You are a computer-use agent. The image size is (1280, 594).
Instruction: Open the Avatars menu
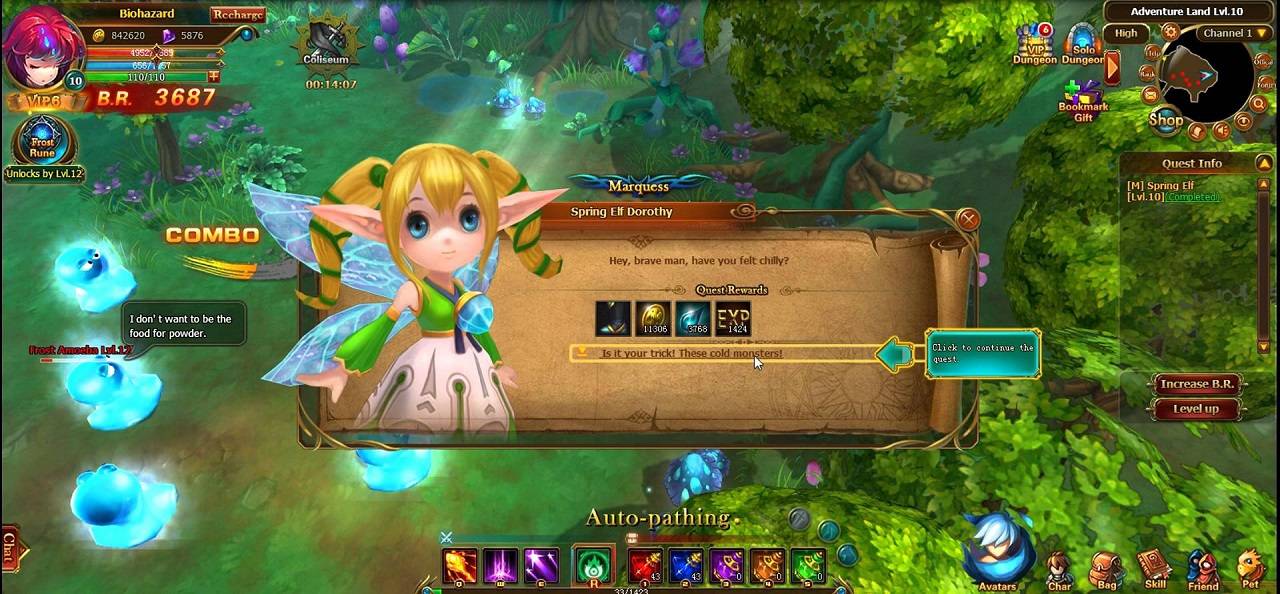(997, 553)
